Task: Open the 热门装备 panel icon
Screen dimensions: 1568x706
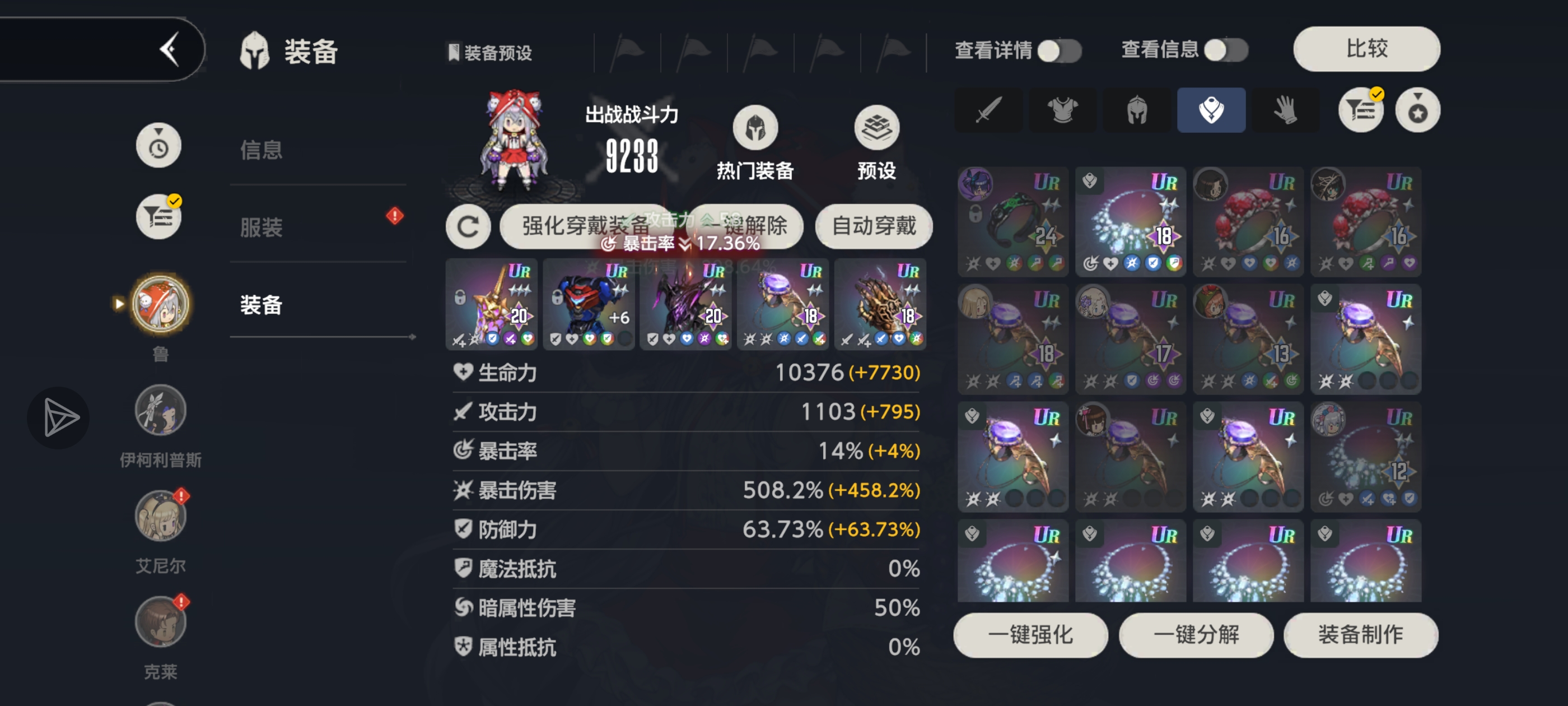Action: click(755, 128)
